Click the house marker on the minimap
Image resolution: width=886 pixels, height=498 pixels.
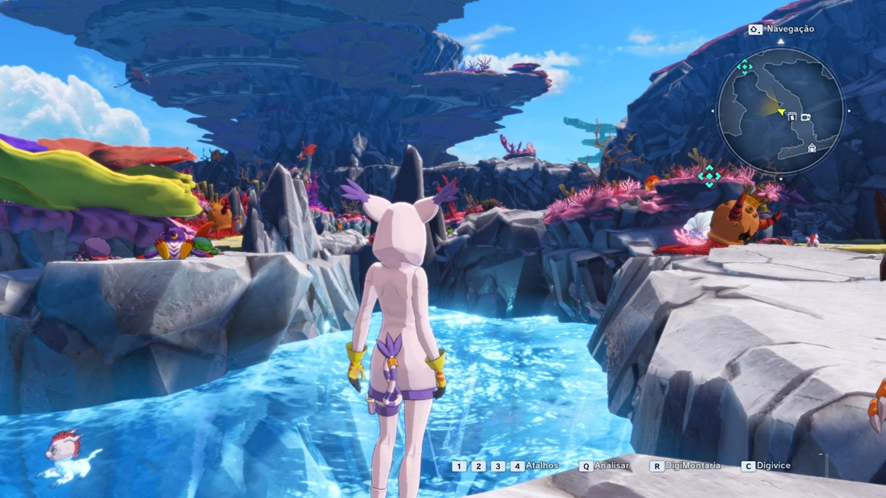click(811, 148)
